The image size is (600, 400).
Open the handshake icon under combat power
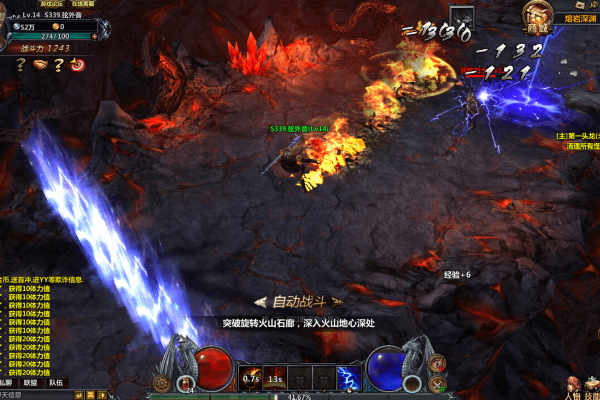(38, 65)
